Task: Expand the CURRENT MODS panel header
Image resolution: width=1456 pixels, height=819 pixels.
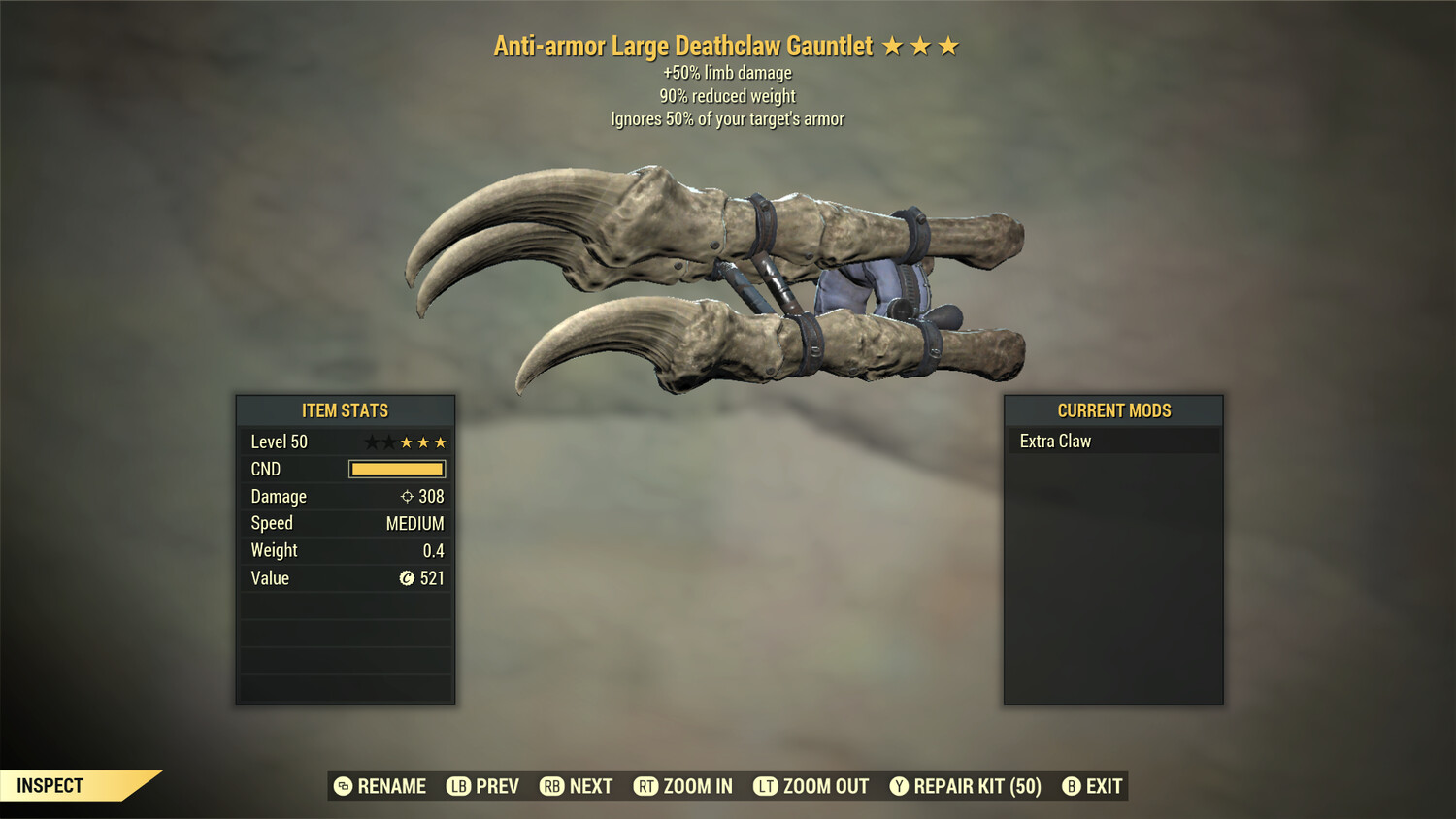Action: pyautogui.click(x=1113, y=410)
